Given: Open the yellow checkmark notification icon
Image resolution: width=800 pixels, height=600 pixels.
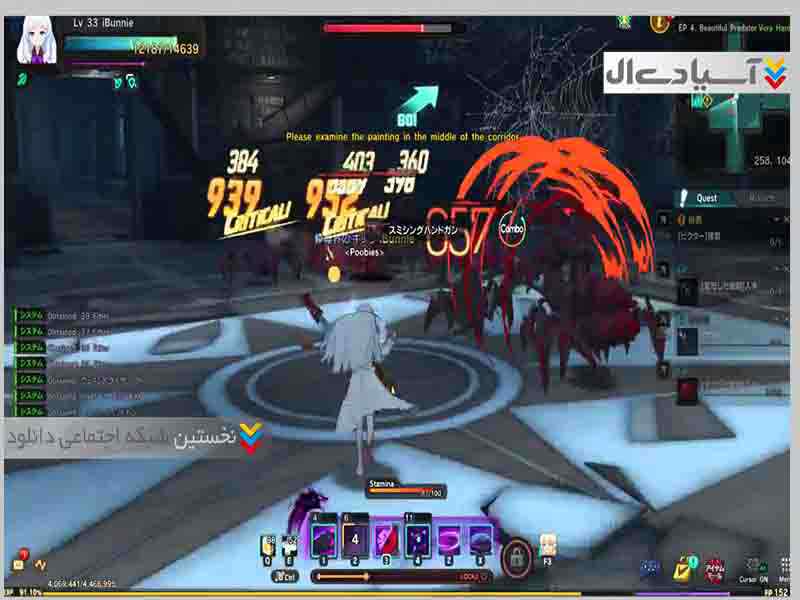Looking at the screenshot, I should (685, 569).
